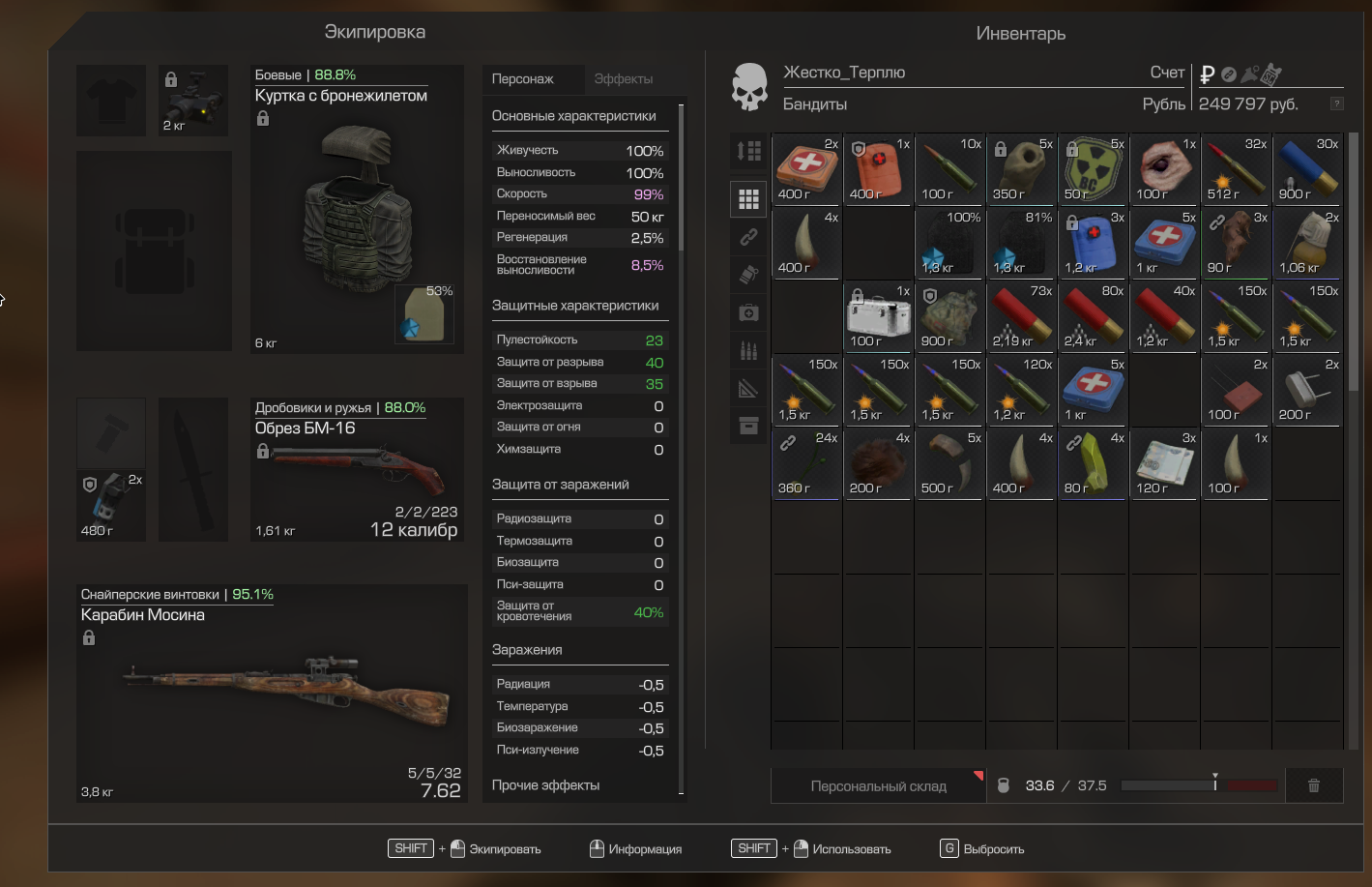Click the night vision device slot
This screenshot has width=1372, height=887.
(193, 101)
